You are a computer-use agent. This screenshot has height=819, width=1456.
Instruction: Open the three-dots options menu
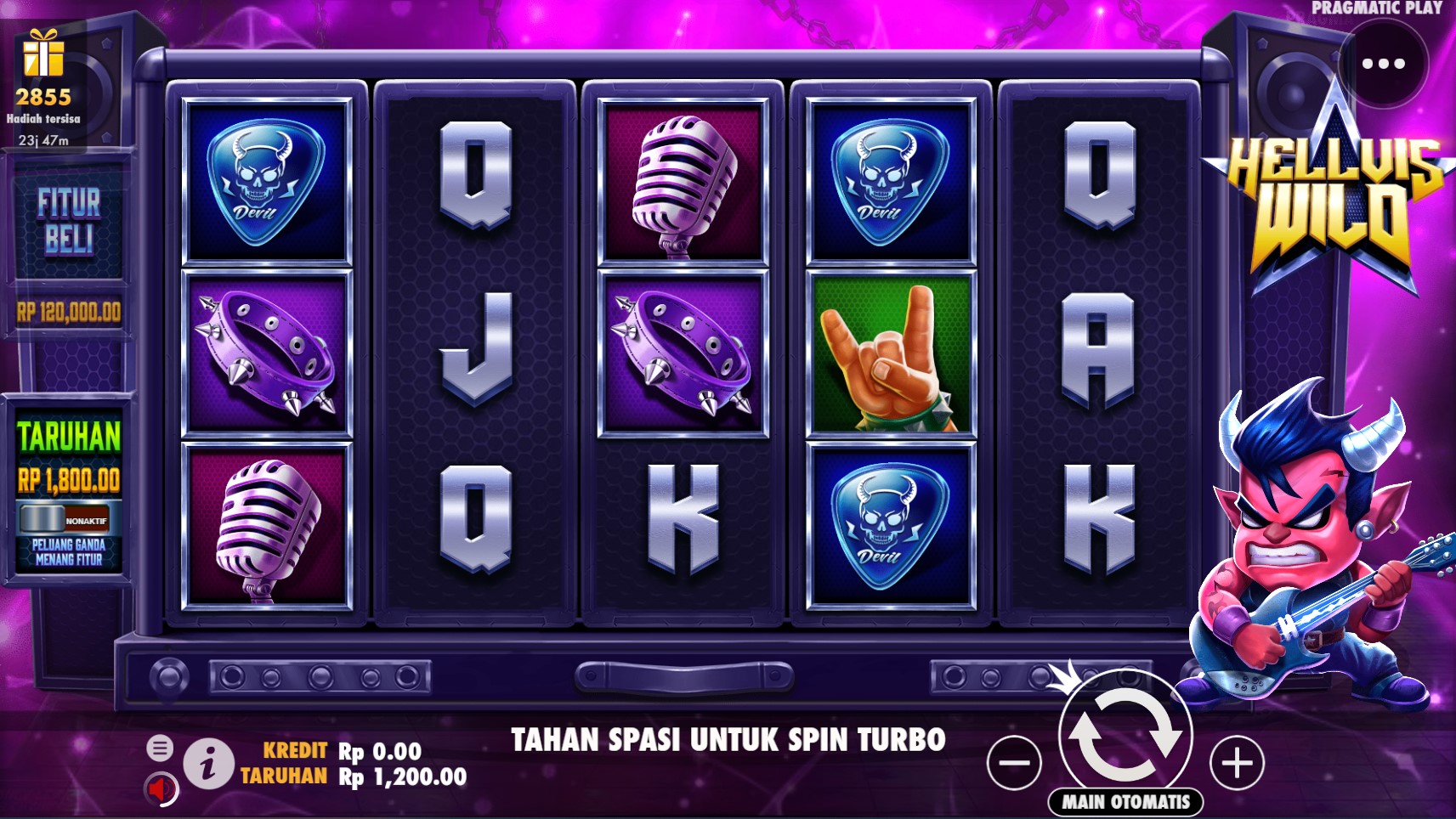tap(1383, 64)
